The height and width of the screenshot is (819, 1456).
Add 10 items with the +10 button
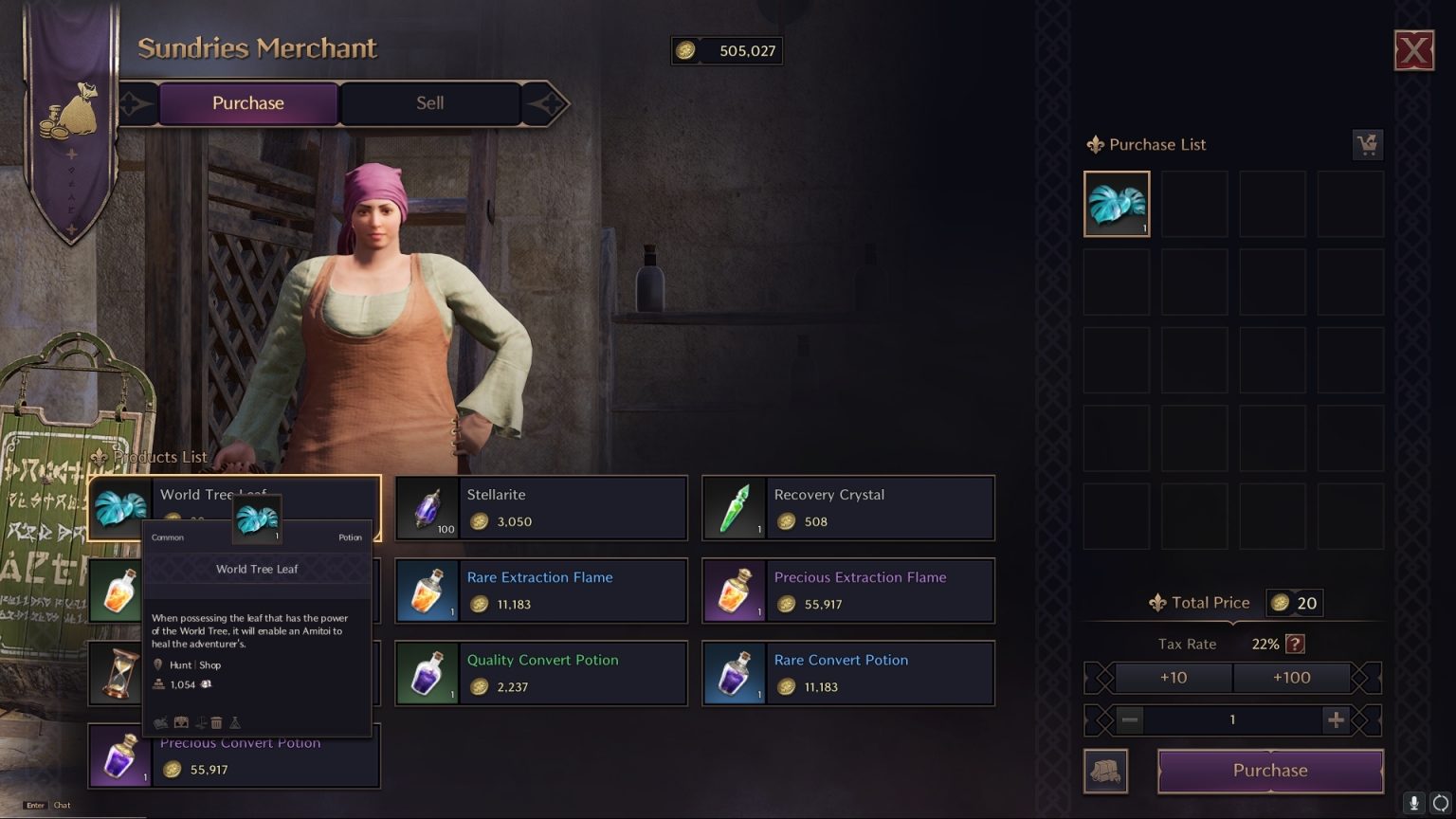pos(1174,678)
